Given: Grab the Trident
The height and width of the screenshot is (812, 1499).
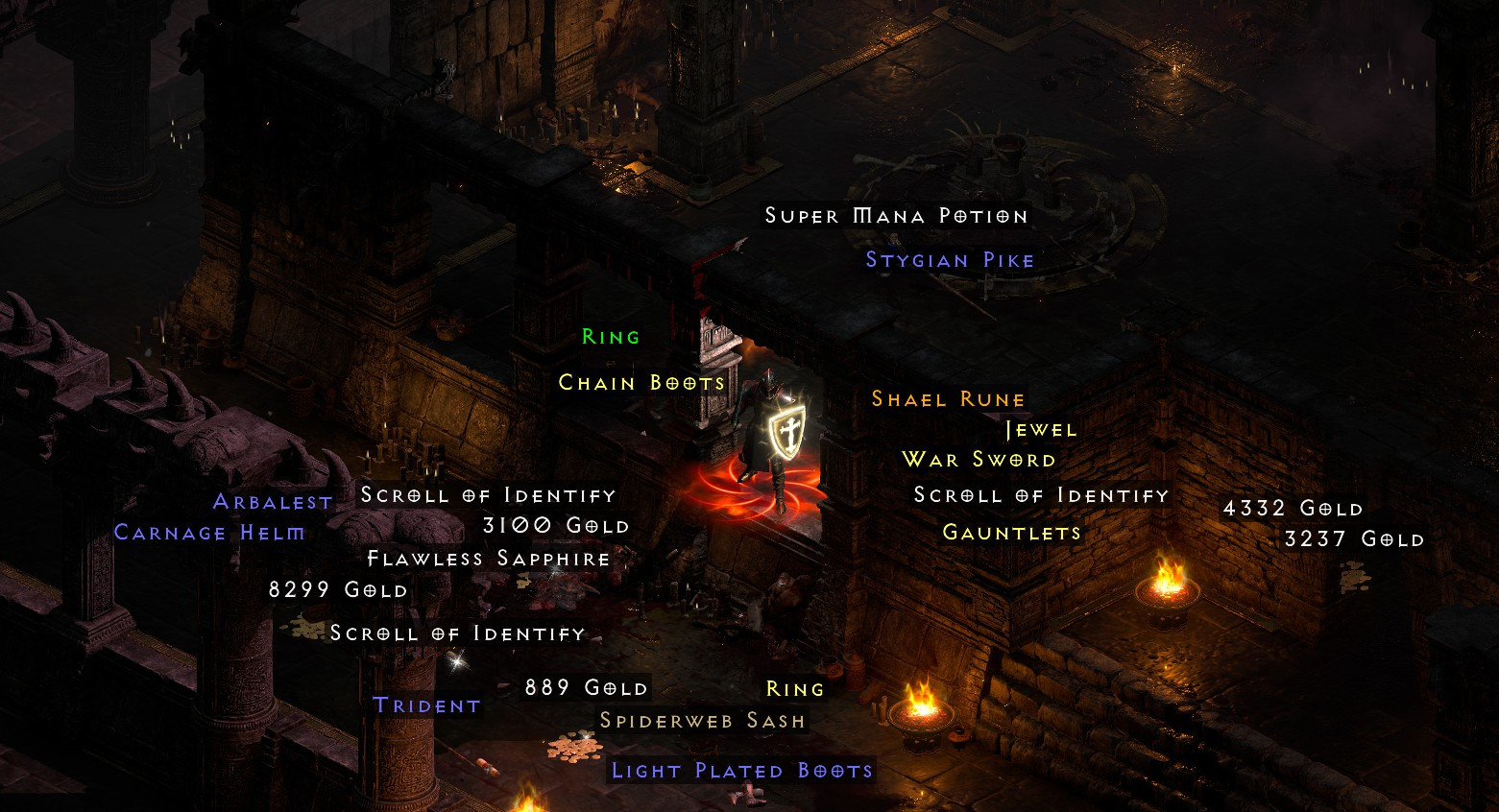Looking at the screenshot, I should pyautogui.click(x=425, y=705).
